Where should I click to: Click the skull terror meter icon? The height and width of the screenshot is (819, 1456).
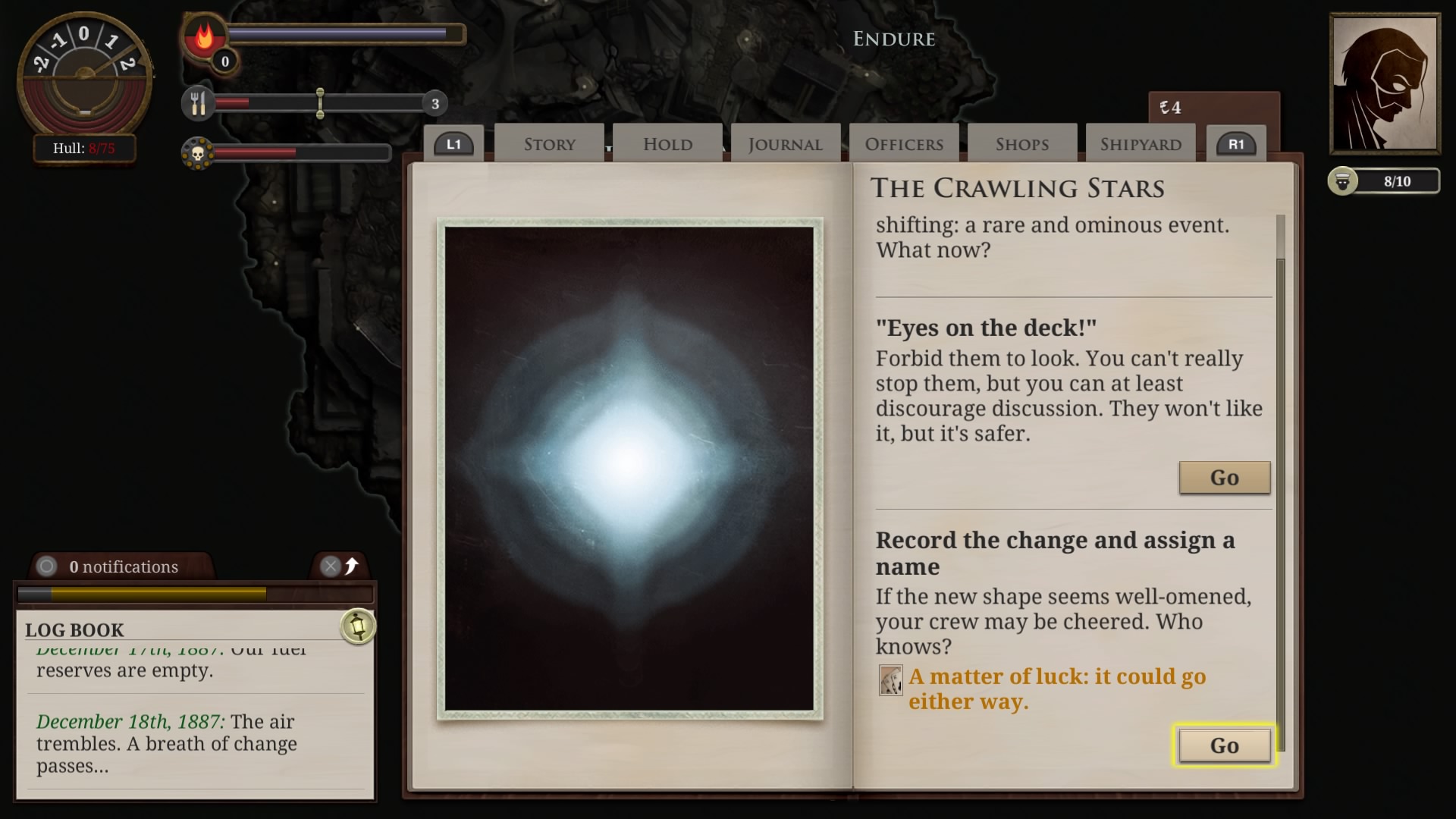199,152
